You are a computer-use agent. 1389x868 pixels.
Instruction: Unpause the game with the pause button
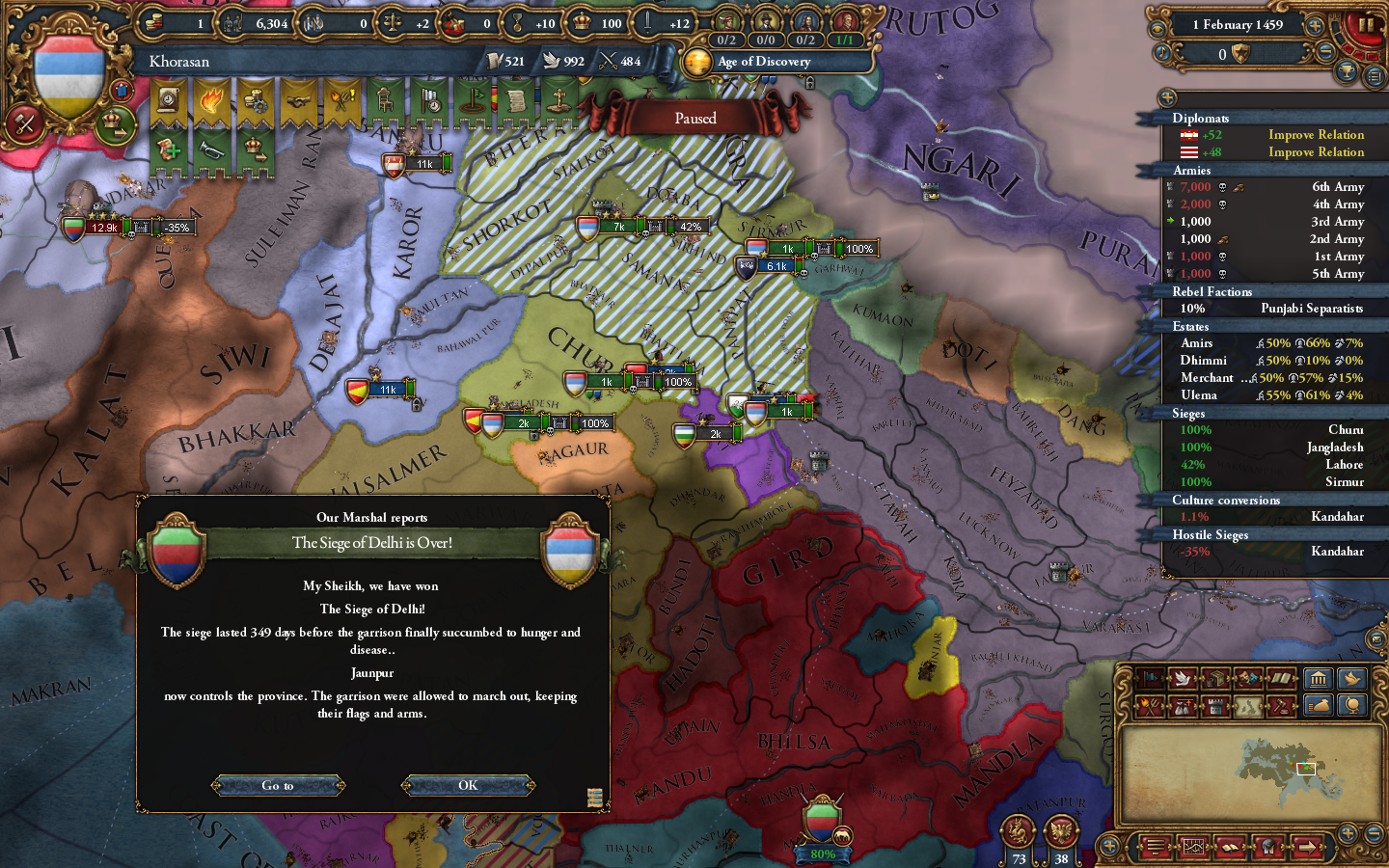tap(1366, 26)
